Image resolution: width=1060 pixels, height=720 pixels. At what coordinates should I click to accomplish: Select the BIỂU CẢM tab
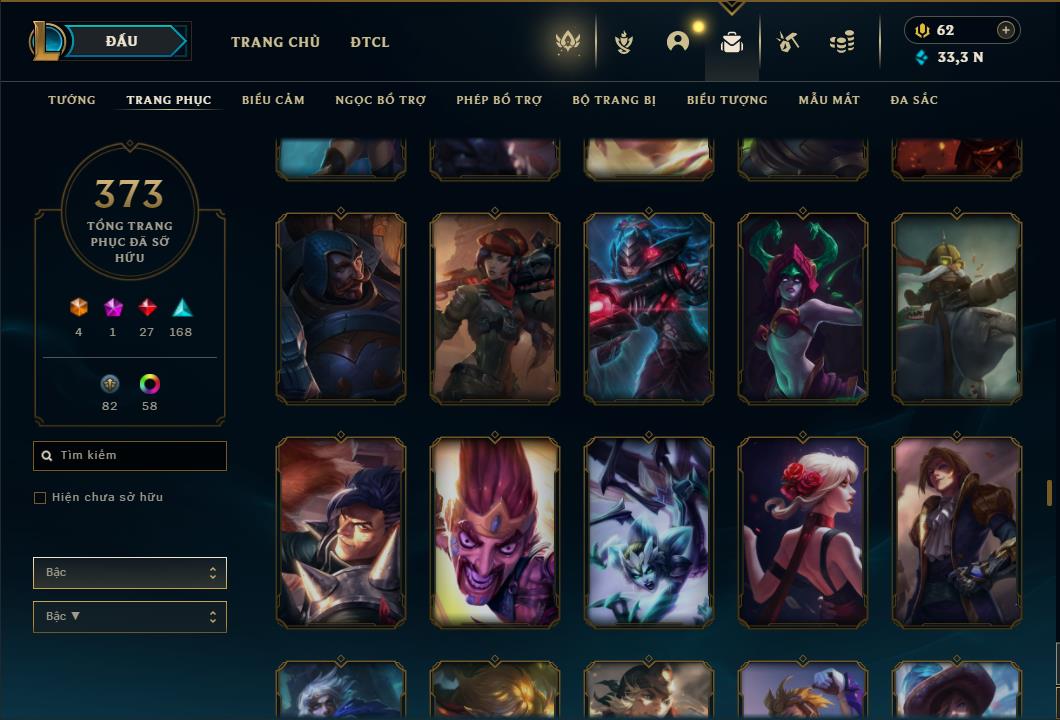coord(273,100)
